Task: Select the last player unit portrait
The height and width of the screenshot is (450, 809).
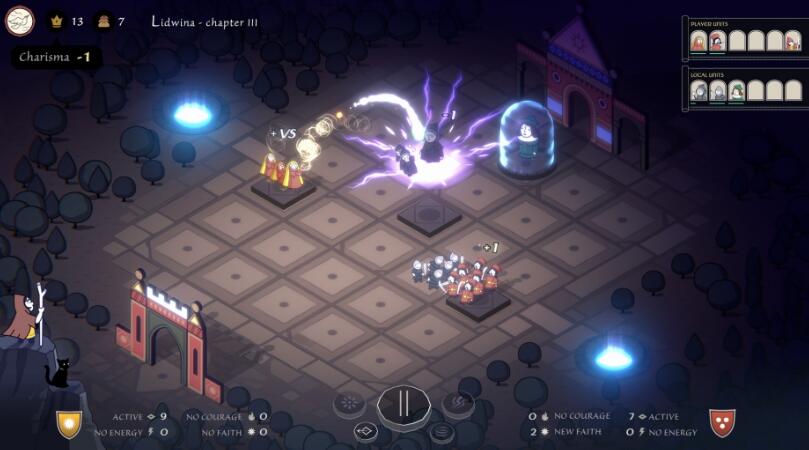Action: (x=792, y=41)
